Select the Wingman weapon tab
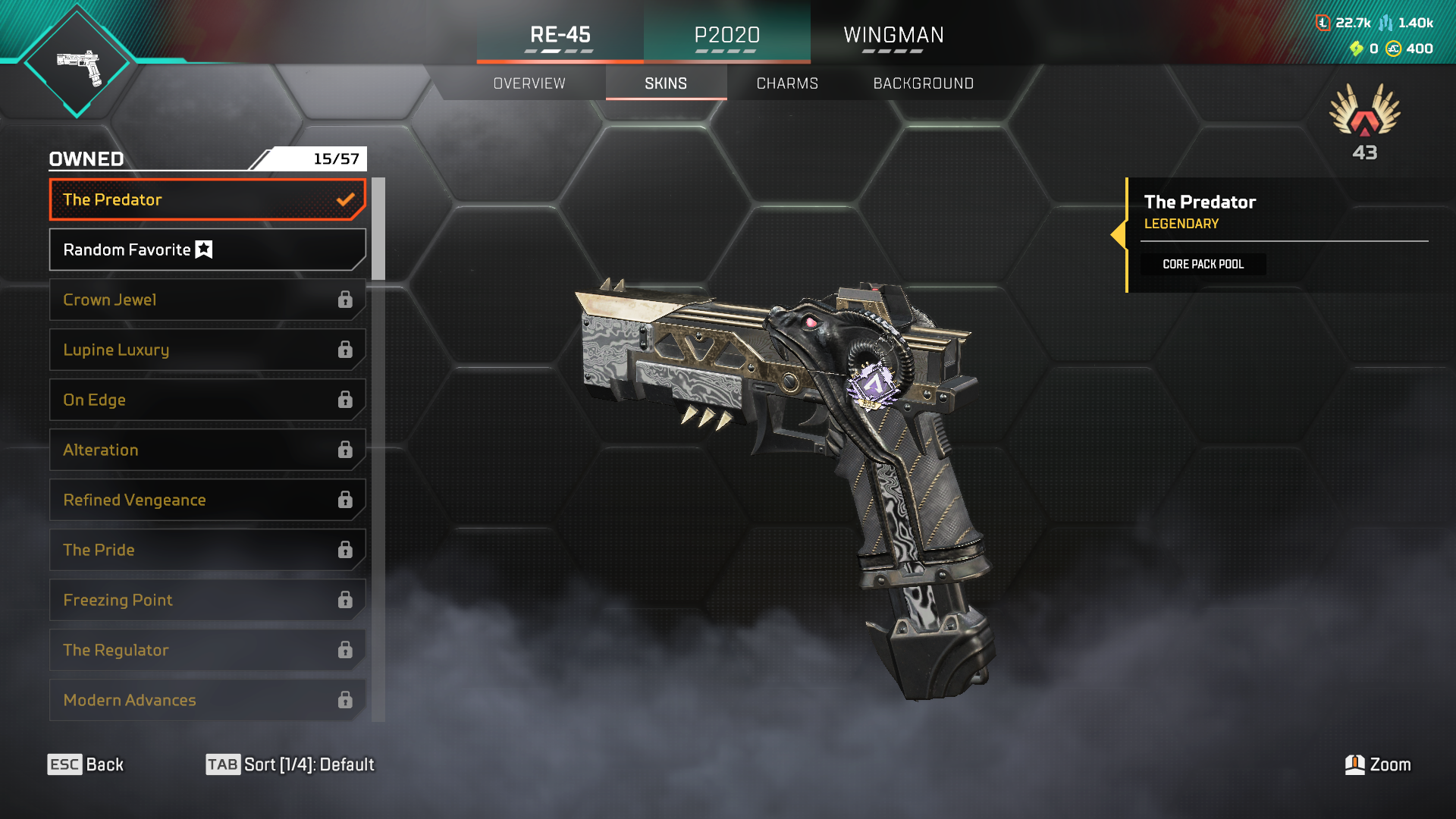Viewport: 1456px width, 819px height. coord(893,35)
